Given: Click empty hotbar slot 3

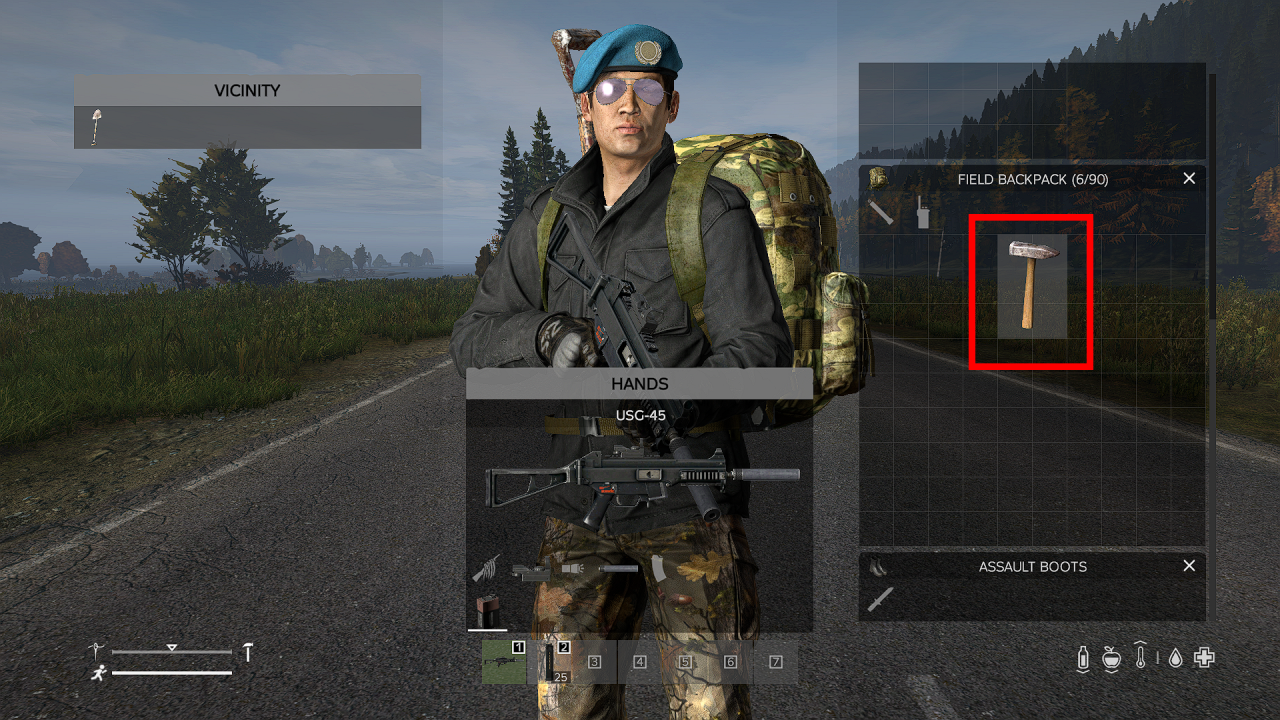Looking at the screenshot, I should (594, 661).
